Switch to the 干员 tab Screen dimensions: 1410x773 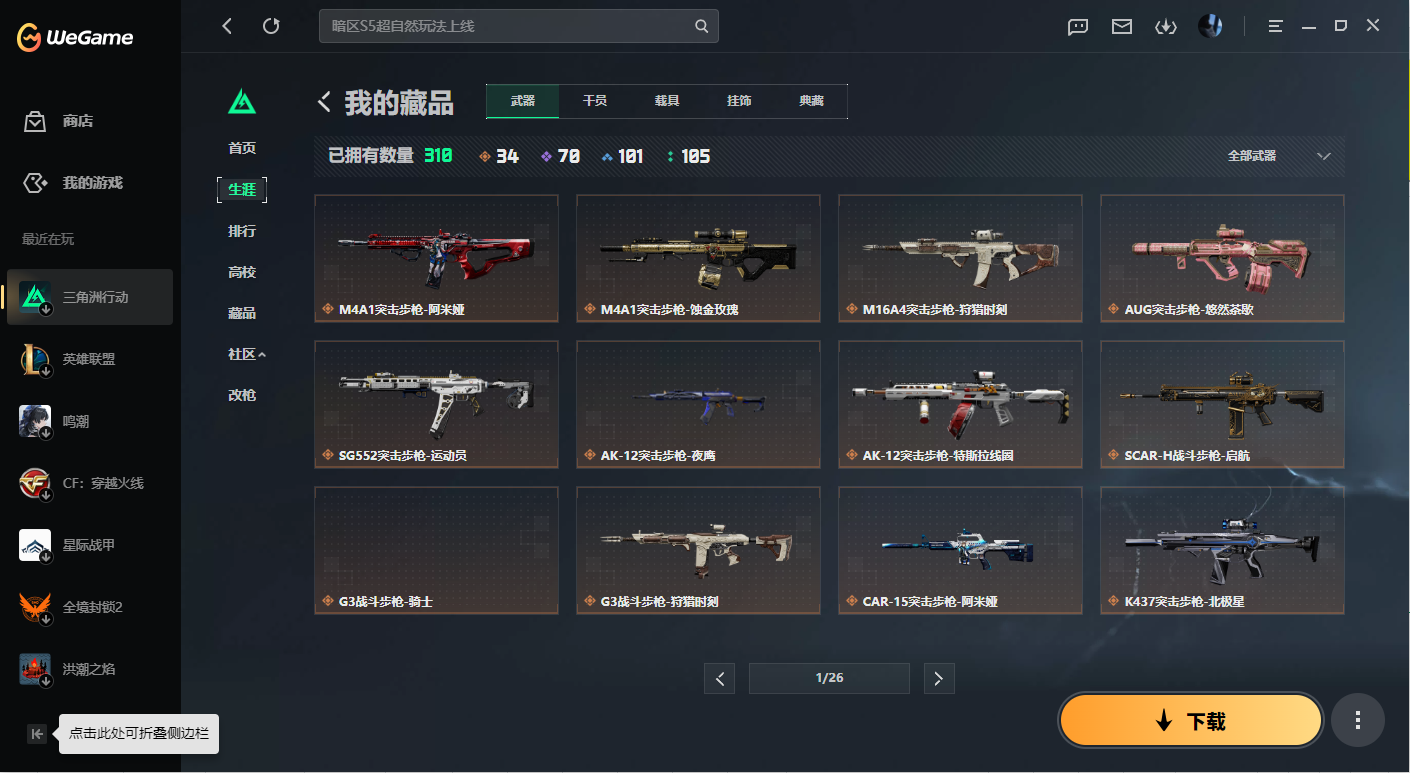[x=594, y=101]
